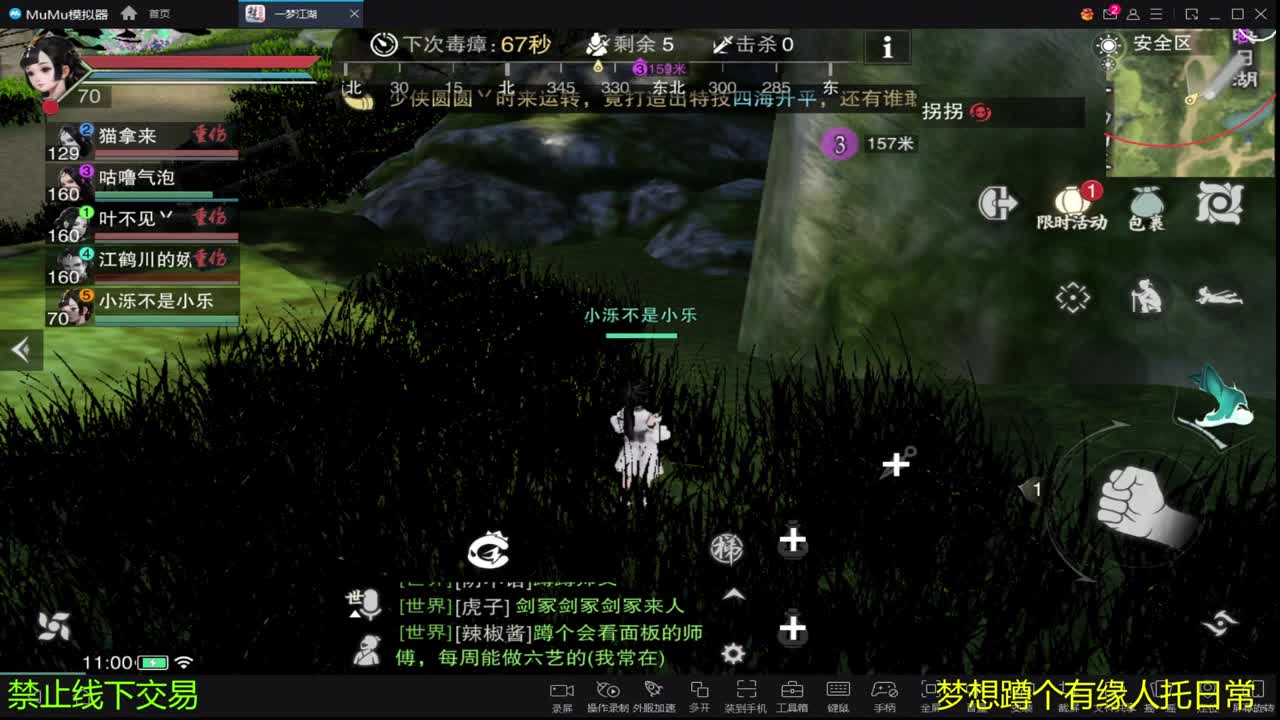
Task: Collapse the team list via left arrow tab
Action: 21,348
